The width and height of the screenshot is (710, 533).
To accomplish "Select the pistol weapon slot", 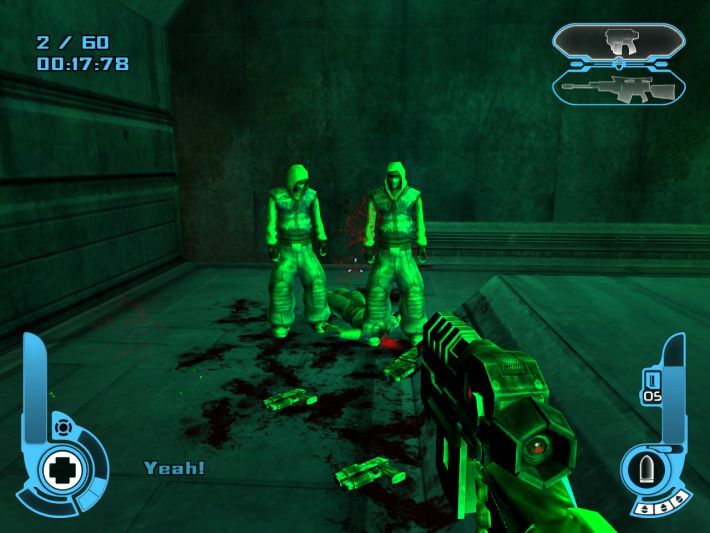I will 618,42.
